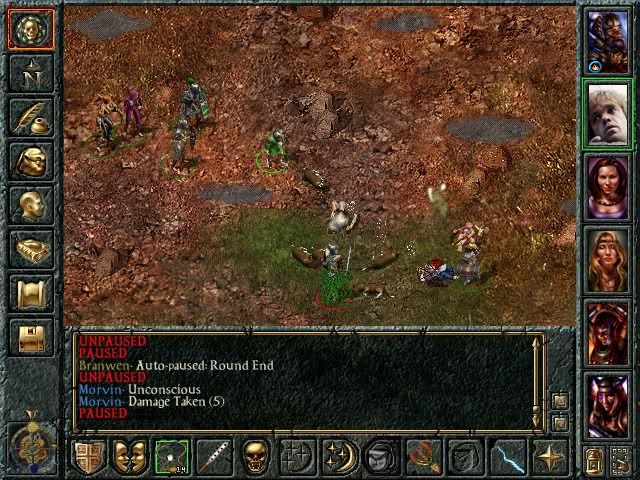Viewport: 640px width, 480px height.
Task: Select the dark-haired woman's portrait
Action: click(x=607, y=186)
